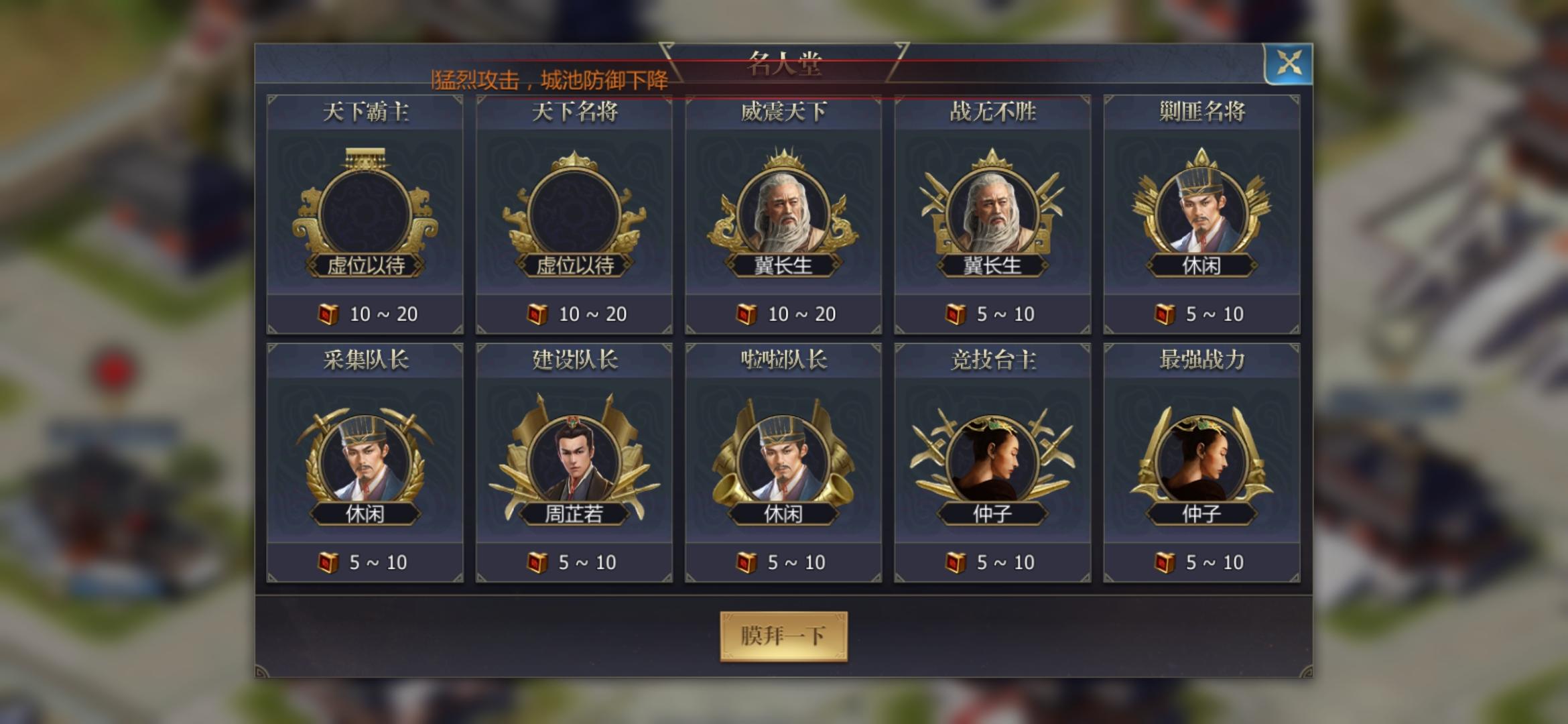Click the red gift icon under 天下霸主
Image resolution: width=1568 pixels, height=724 pixels.
[x=328, y=312]
